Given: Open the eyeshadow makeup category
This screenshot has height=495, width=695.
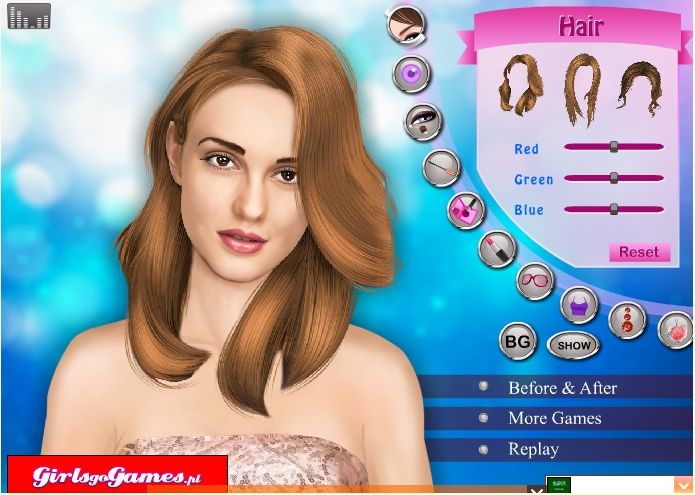Looking at the screenshot, I should pyautogui.click(x=422, y=121).
